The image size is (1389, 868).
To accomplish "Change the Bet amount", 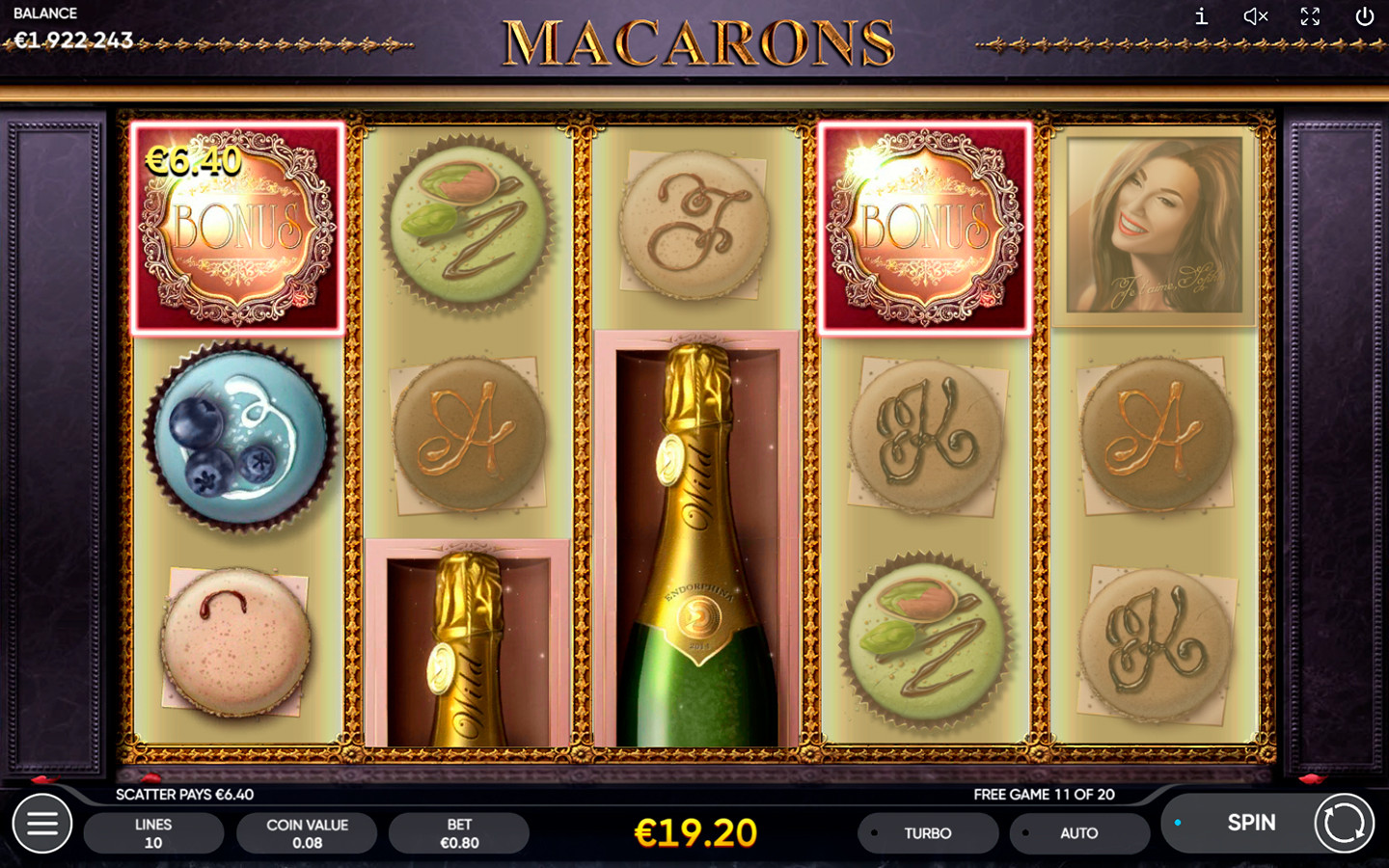I will point(459,833).
